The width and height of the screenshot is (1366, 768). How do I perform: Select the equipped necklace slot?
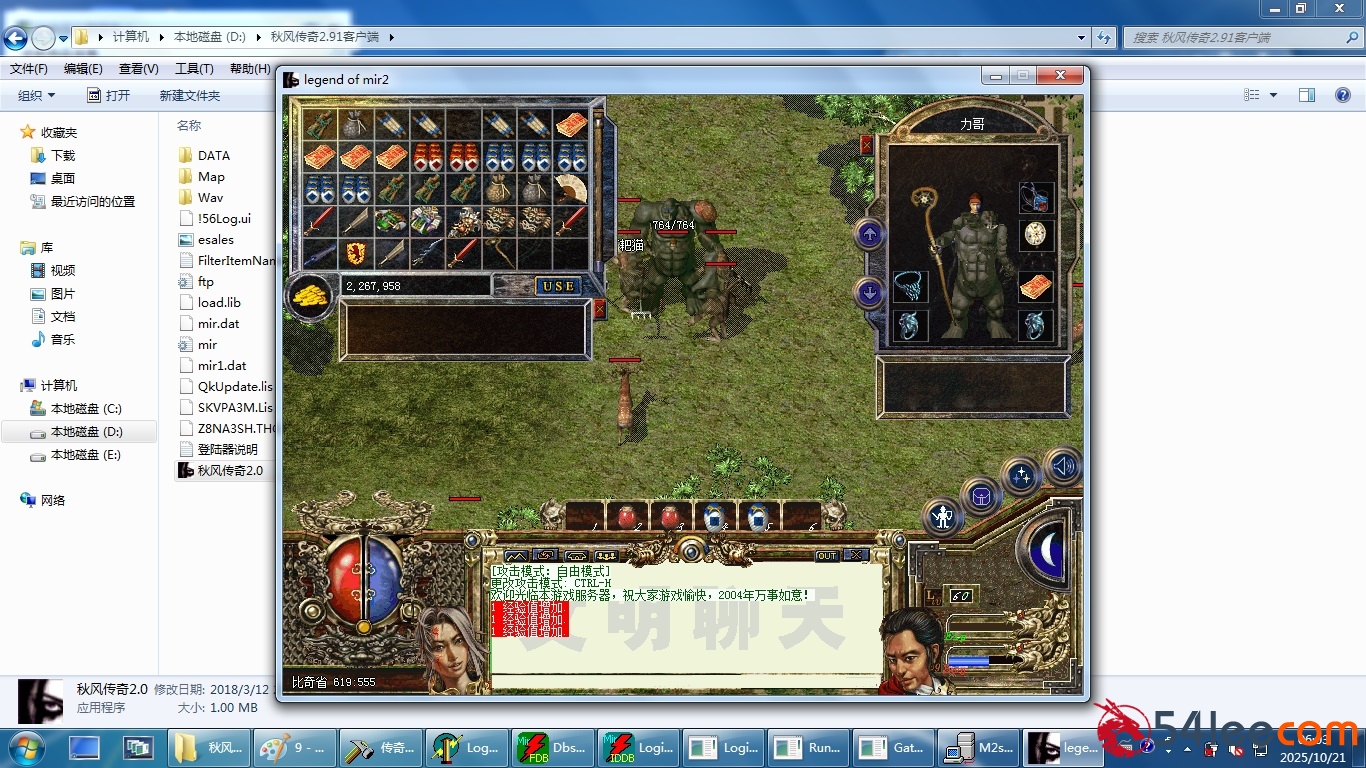click(910, 287)
